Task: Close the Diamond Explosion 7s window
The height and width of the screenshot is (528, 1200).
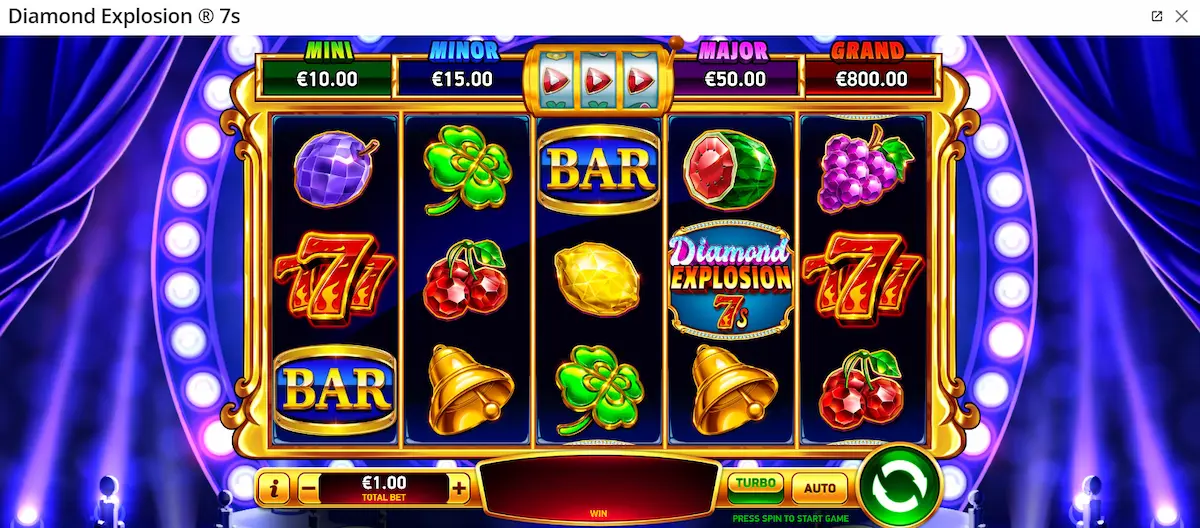Action: pyautogui.click(x=1181, y=16)
